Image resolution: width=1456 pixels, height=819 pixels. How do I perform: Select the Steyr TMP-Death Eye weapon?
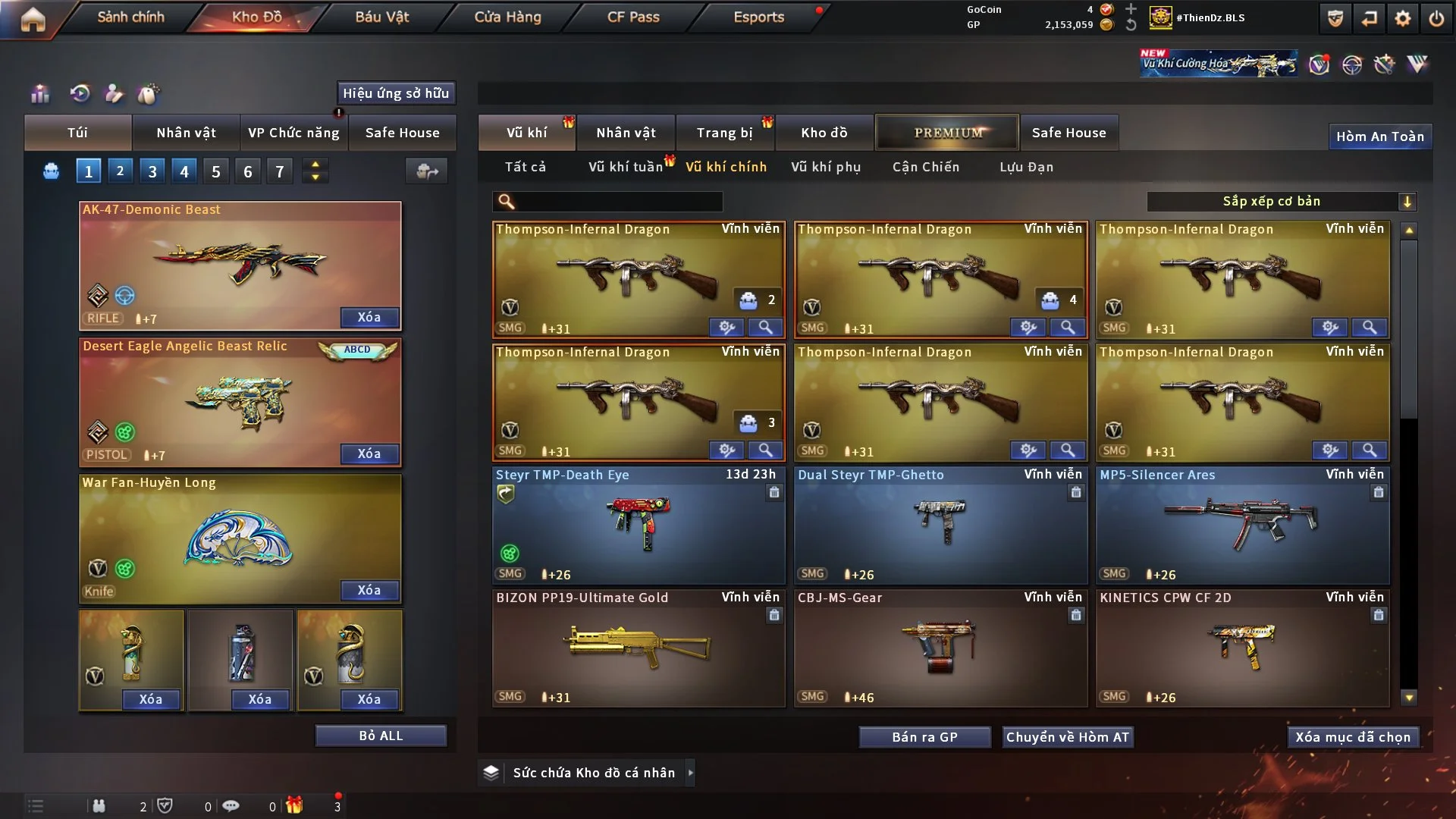tap(638, 525)
